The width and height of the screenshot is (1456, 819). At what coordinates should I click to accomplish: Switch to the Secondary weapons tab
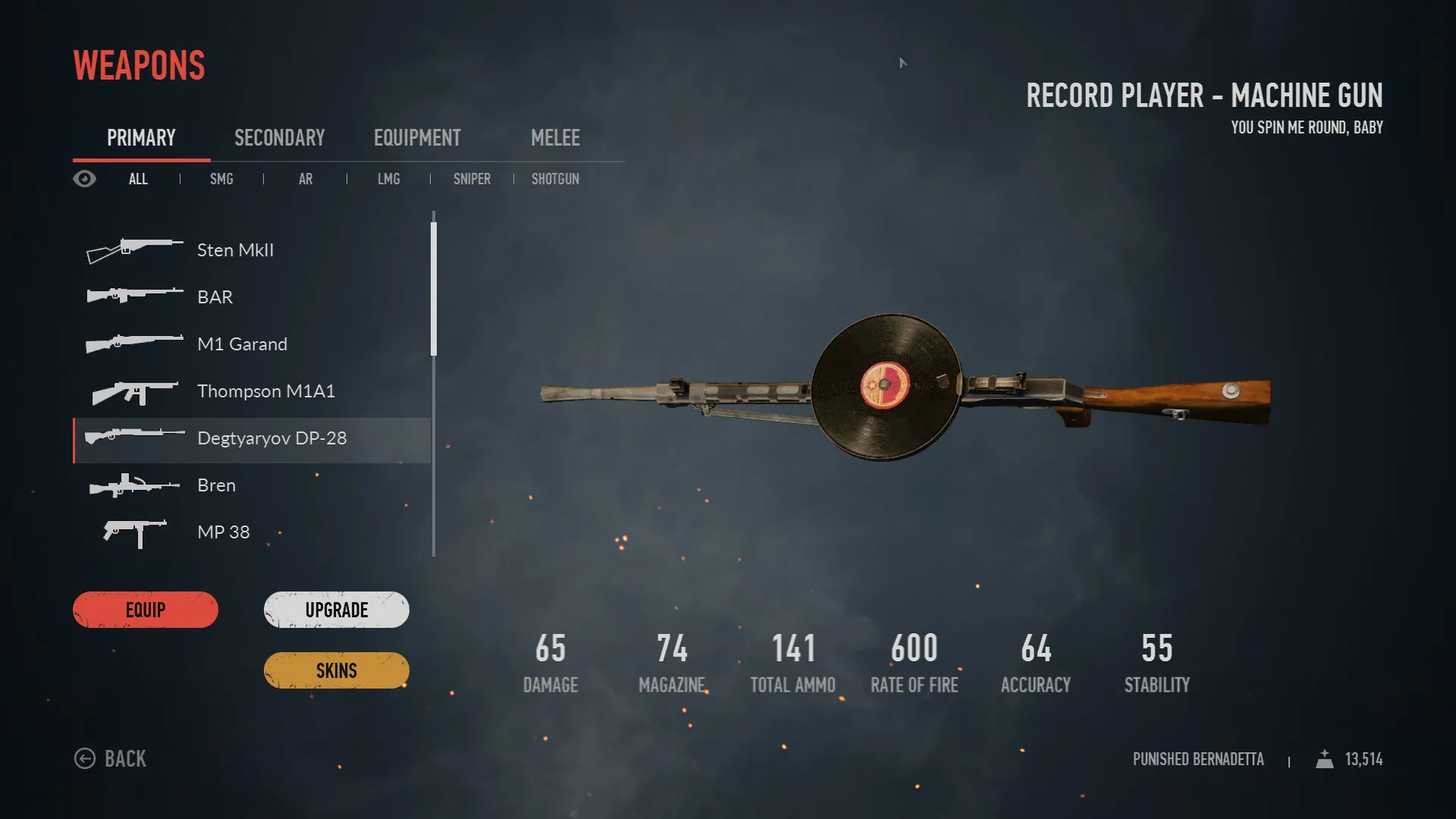click(279, 138)
